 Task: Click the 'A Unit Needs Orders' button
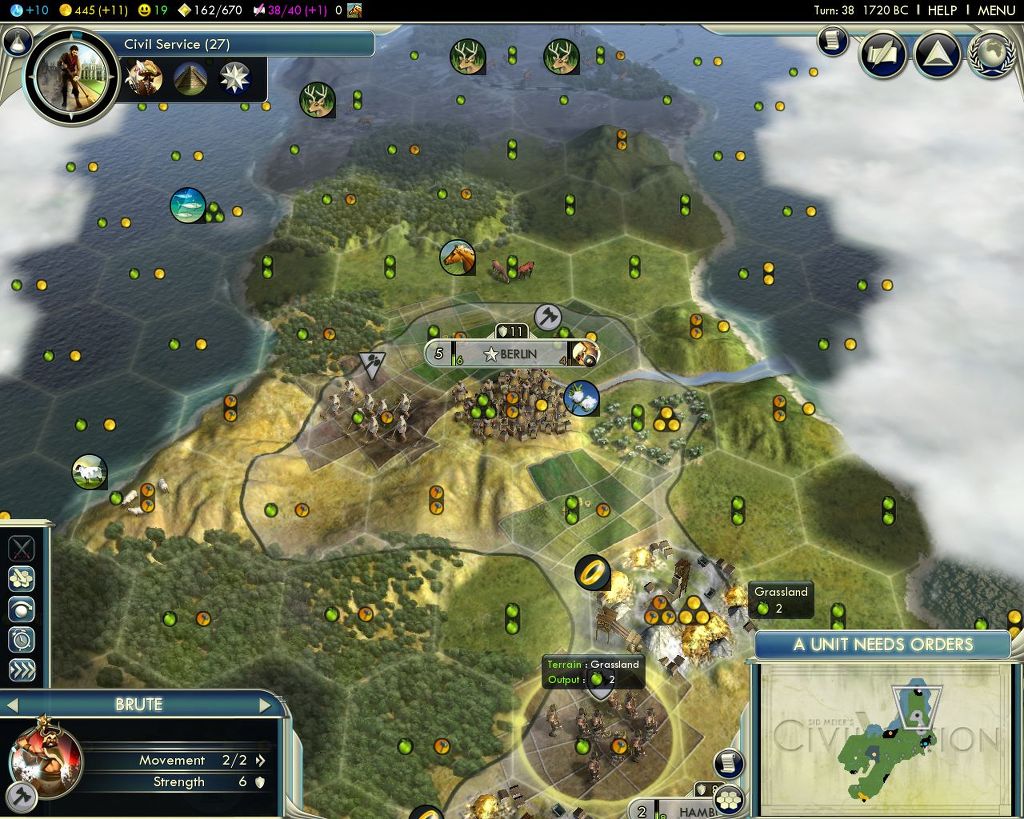[882, 644]
